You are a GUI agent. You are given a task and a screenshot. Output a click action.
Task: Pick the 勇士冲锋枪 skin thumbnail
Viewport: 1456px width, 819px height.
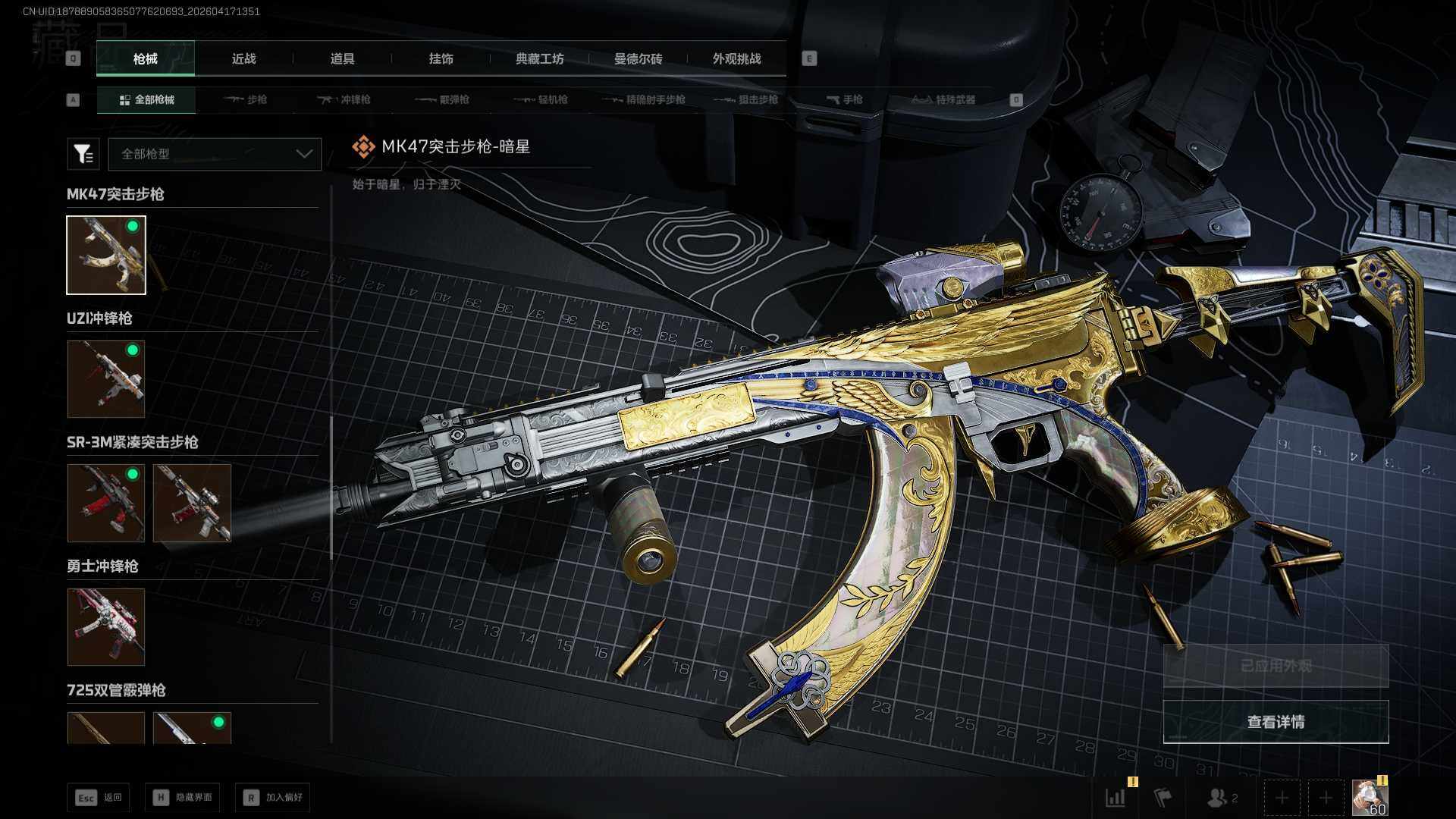[x=106, y=627]
